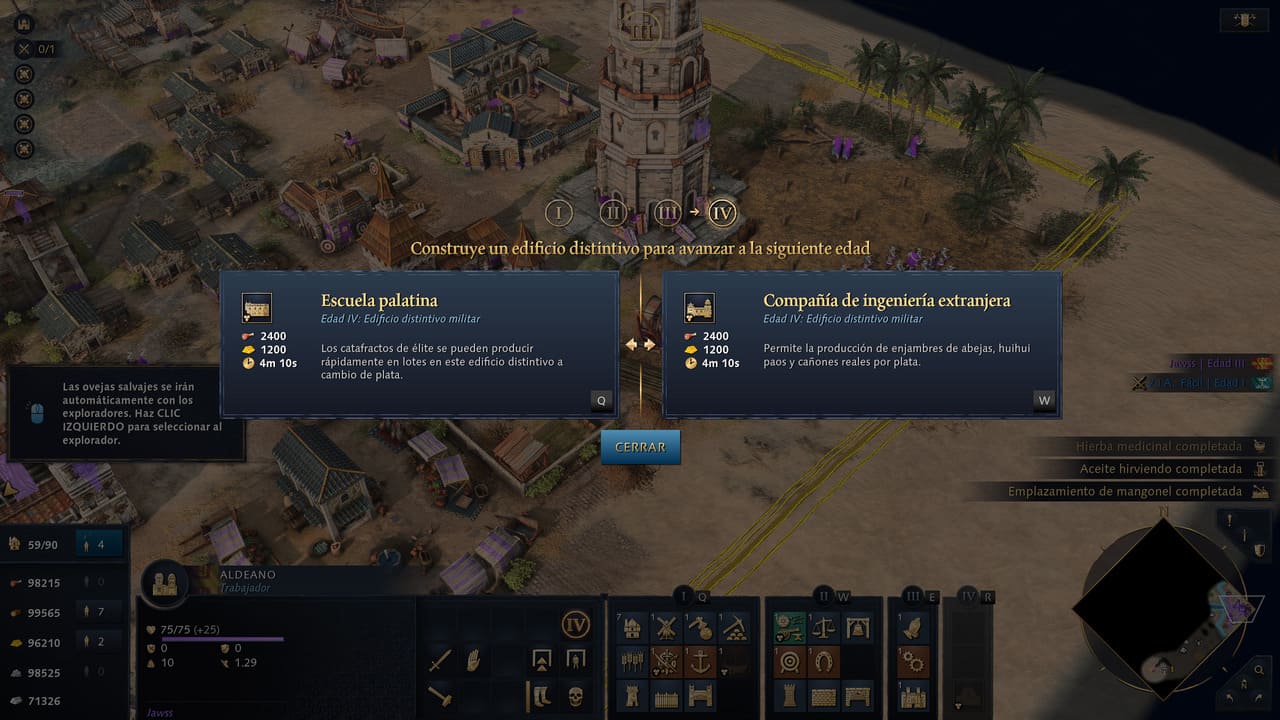Choose the mining camp pickaxe icon
1280x720 pixels.
coord(734,628)
